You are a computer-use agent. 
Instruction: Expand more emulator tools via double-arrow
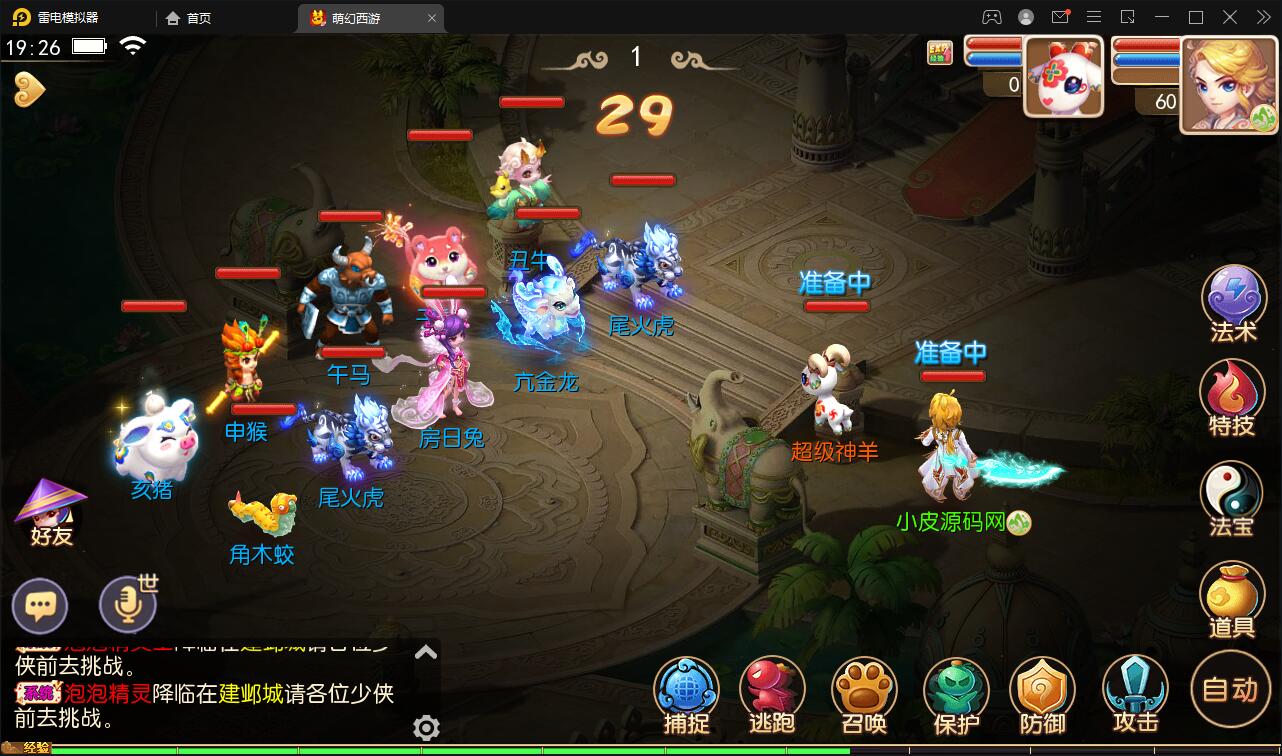1262,16
